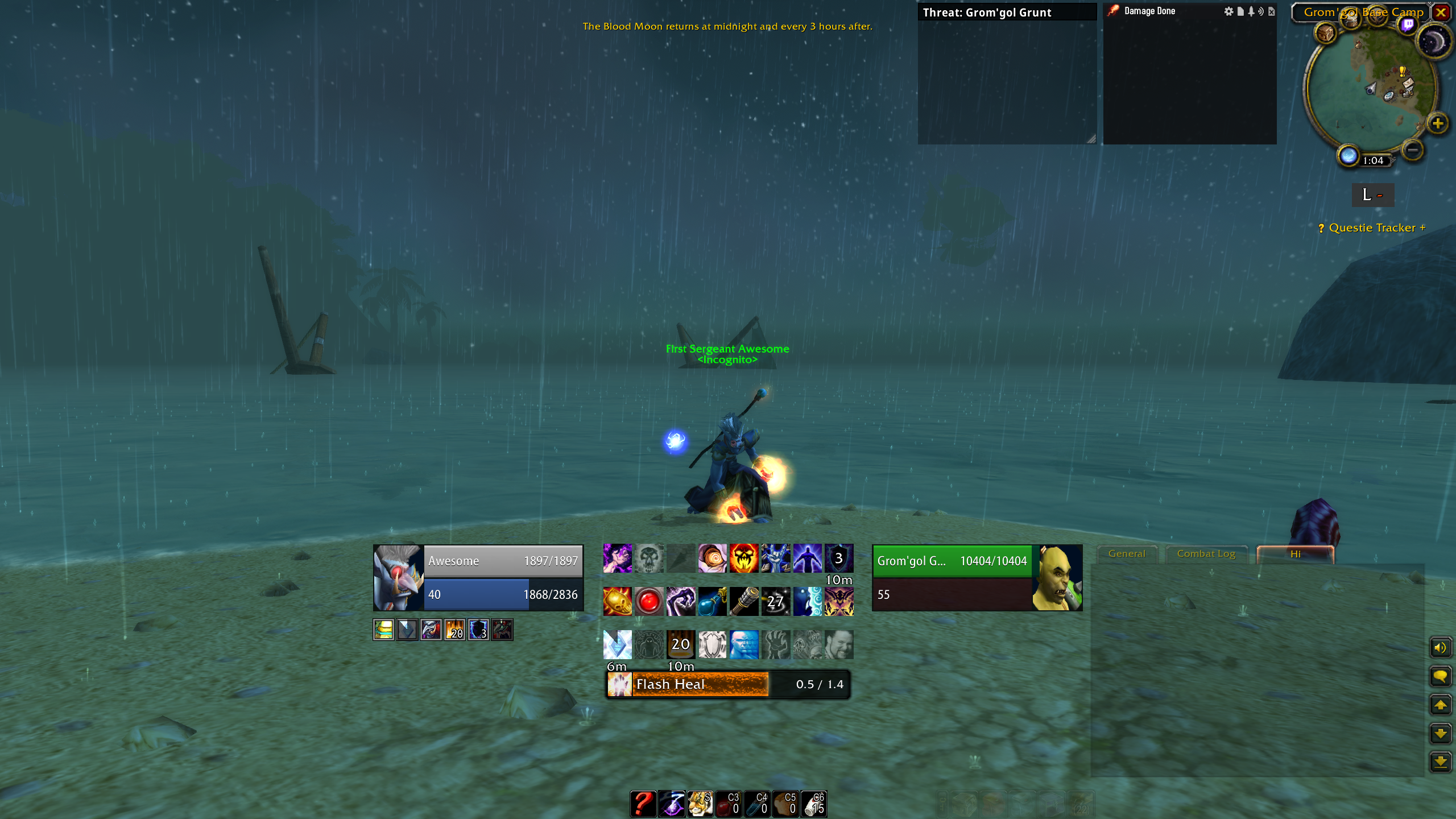Viewport: 1456px width, 819px height.
Task: Open the treasure chest minimap button
Action: point(1326,33)
